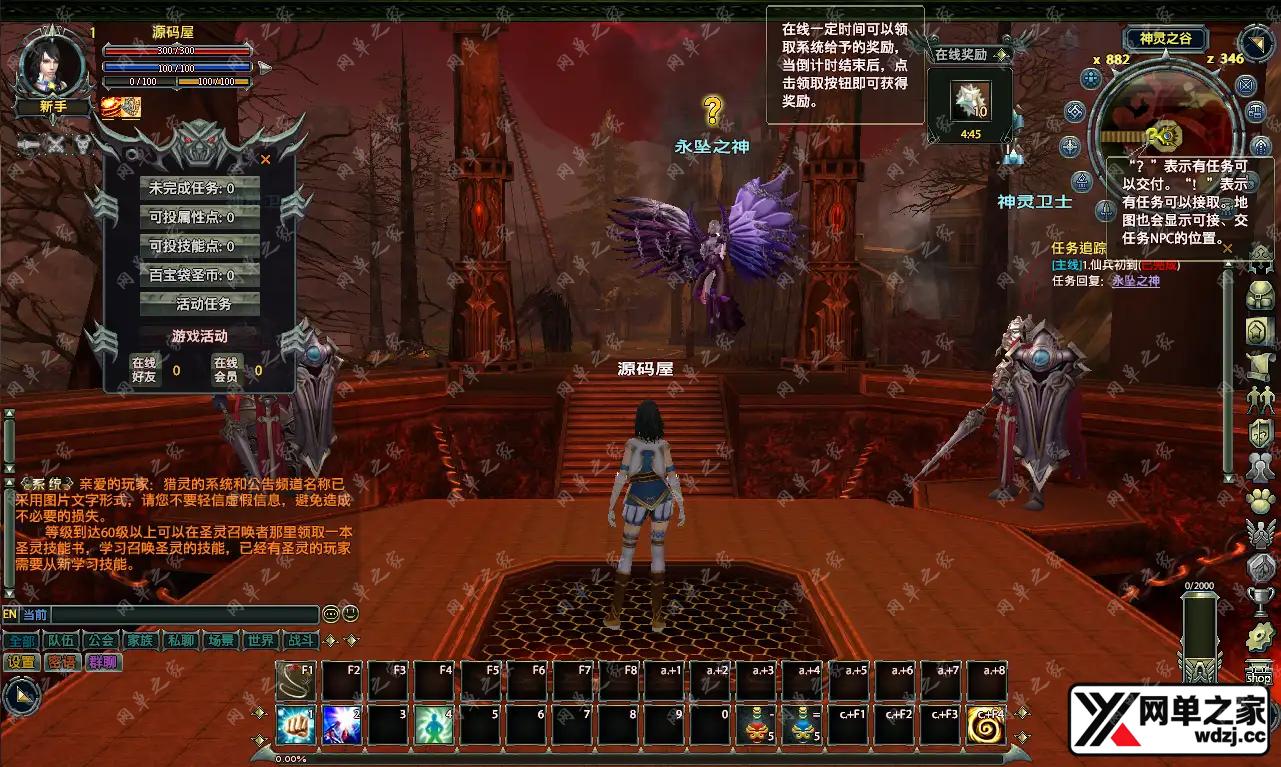The width and height of the screenshot is (1281, 767).
Task: Switch to the 世界 world chat tab
Action: point(260,640)
